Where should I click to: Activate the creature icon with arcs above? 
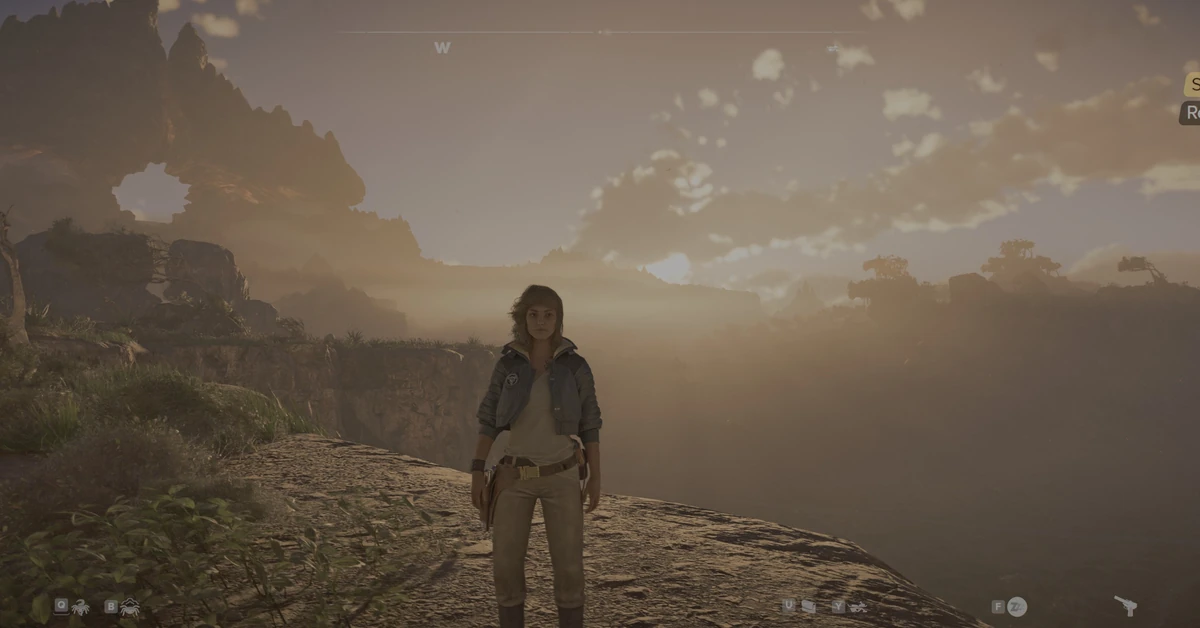(x=130, y=606)
